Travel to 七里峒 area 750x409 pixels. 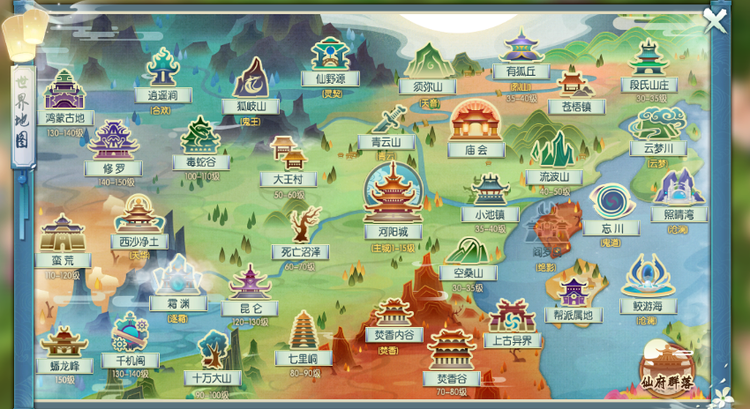[x=304, y=335]
